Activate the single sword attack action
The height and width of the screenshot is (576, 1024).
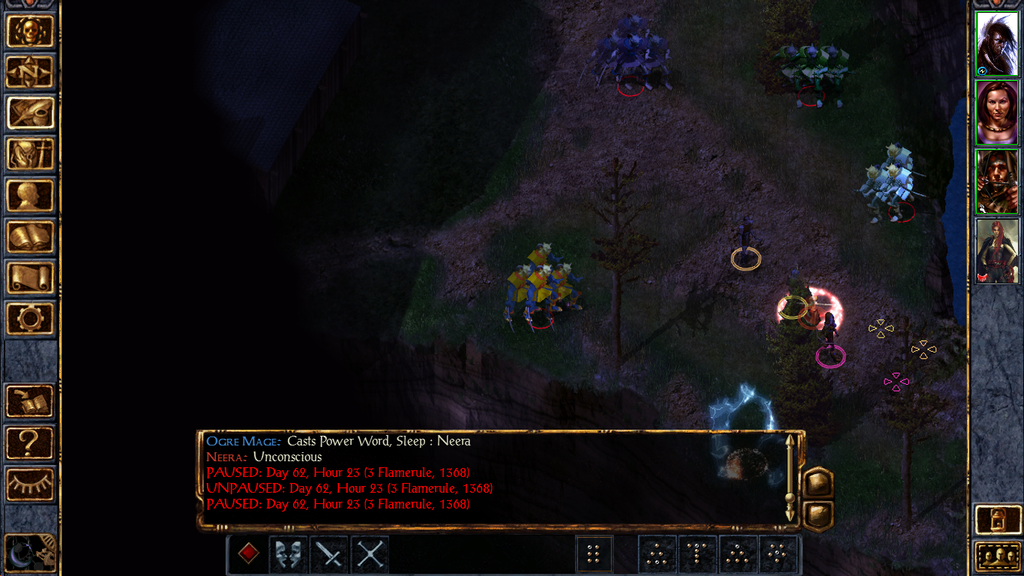point(329,554)
